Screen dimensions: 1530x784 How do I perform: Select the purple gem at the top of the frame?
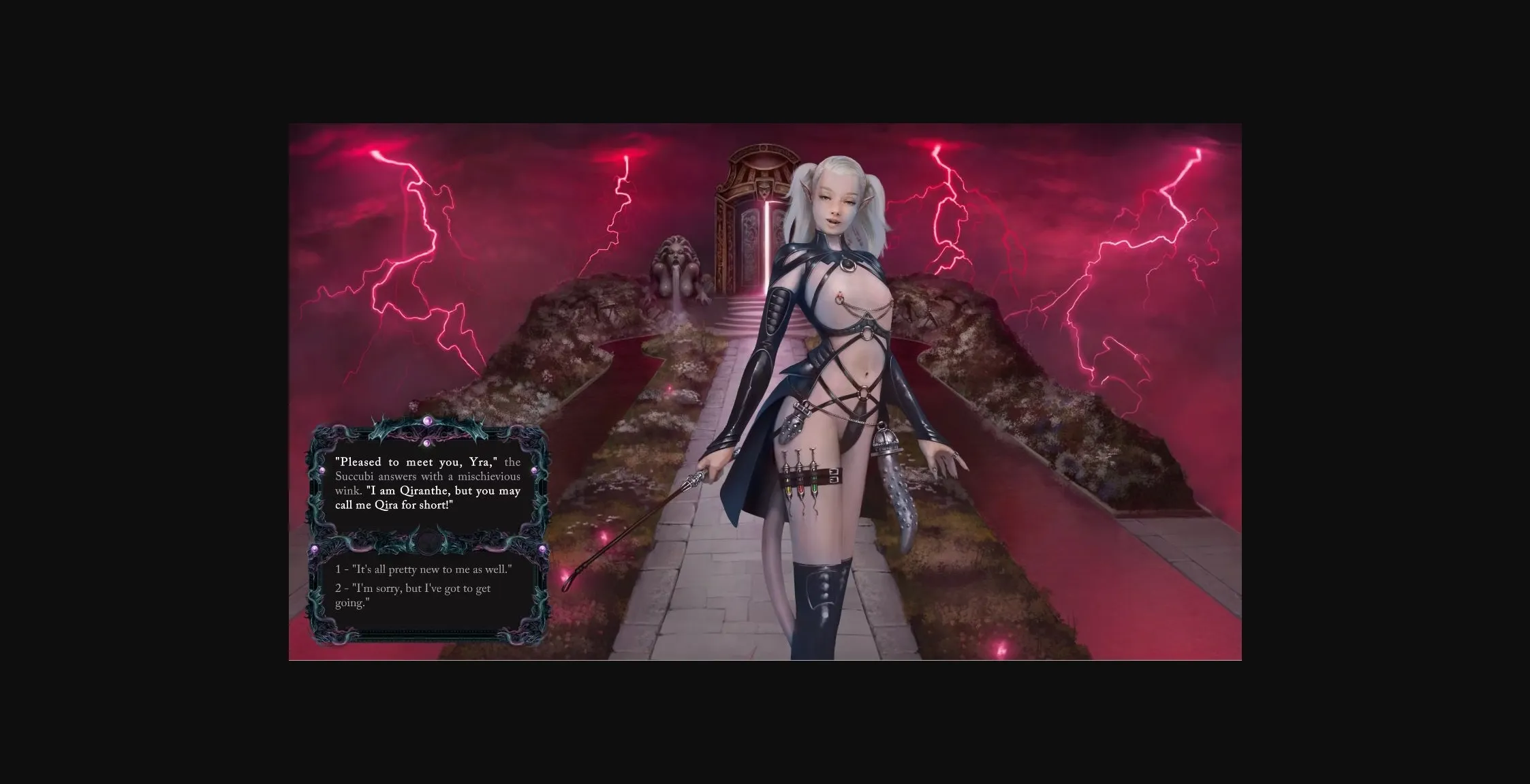tap(427, 421)
